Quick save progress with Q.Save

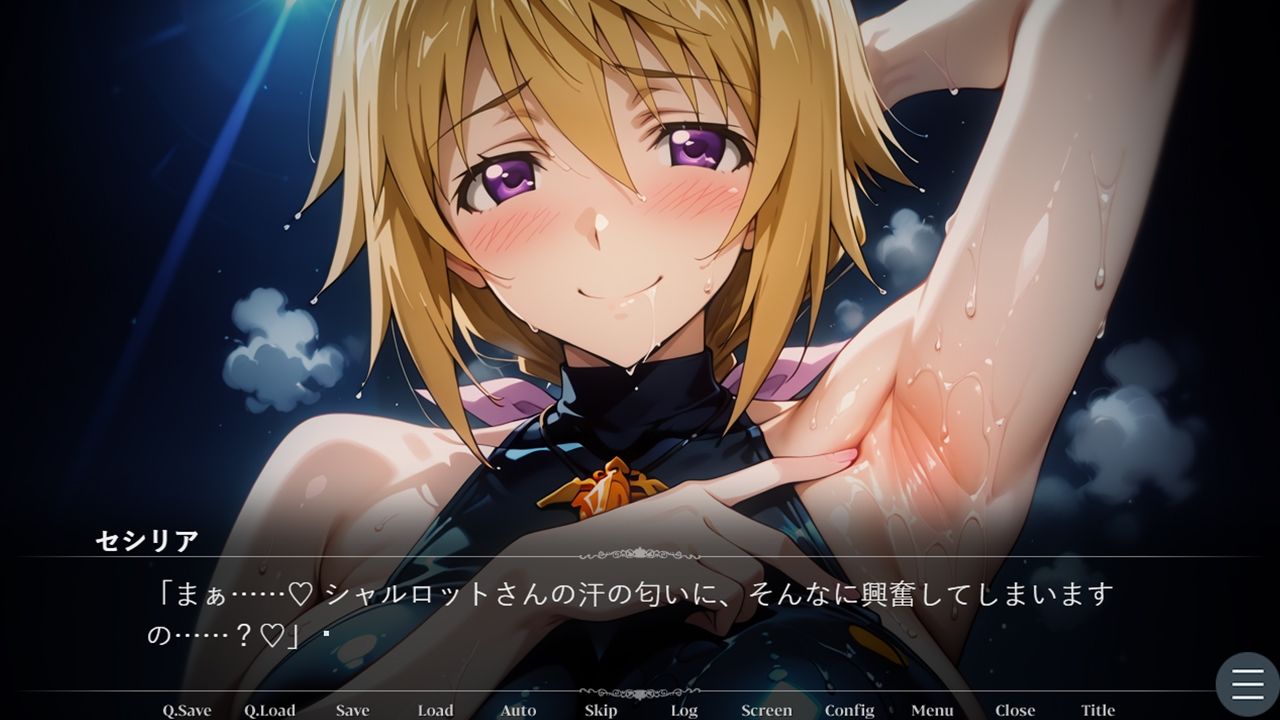(185, 710)
